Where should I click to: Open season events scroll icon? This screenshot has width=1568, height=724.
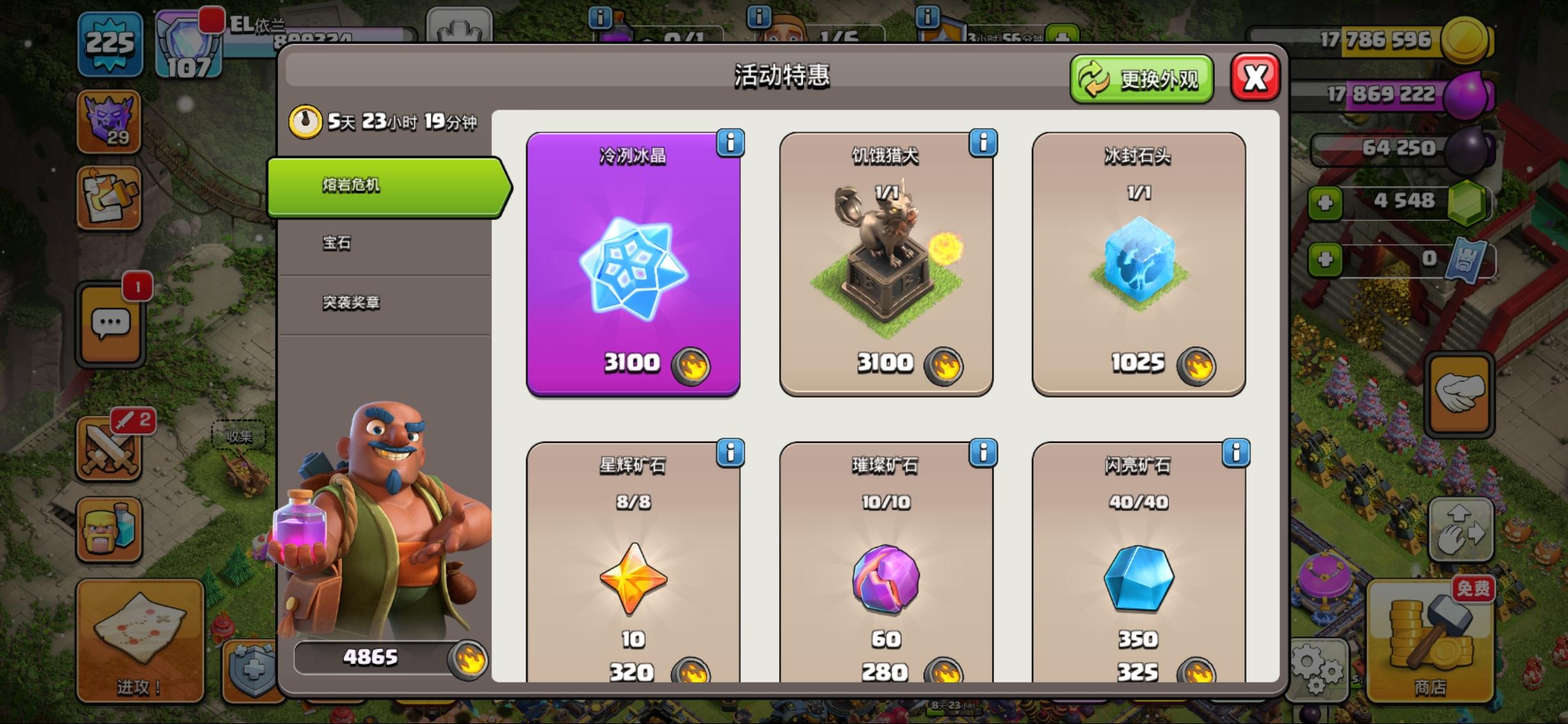pos(110,198)
